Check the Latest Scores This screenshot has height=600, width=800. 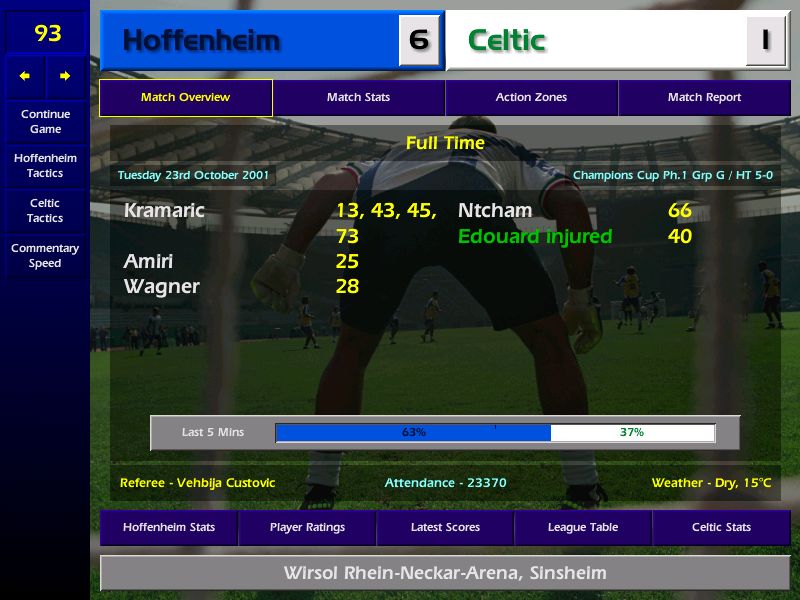(x=445, y=528)
